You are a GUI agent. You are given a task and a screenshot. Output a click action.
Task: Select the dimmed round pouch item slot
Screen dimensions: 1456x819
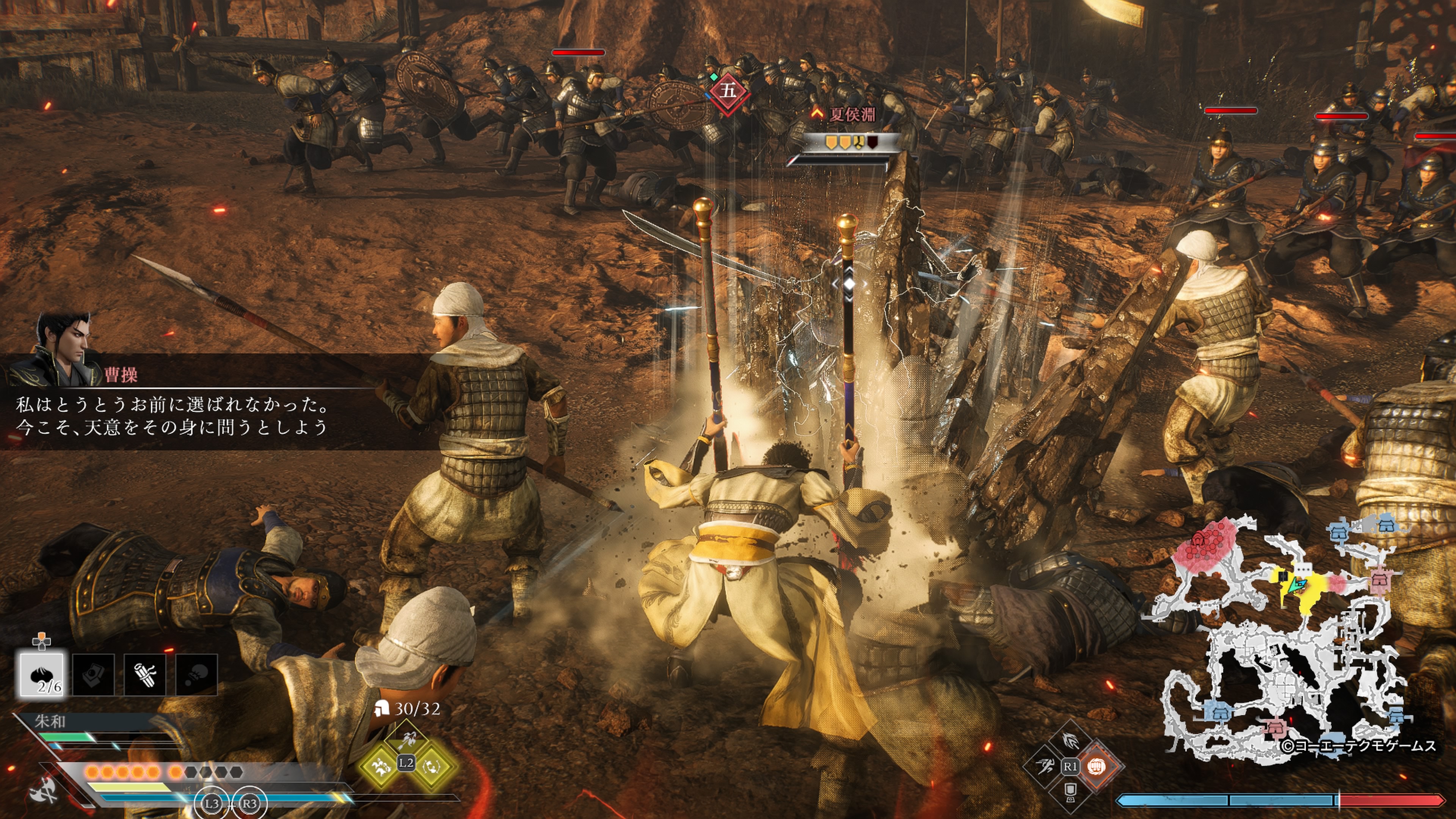pos(196,674)
